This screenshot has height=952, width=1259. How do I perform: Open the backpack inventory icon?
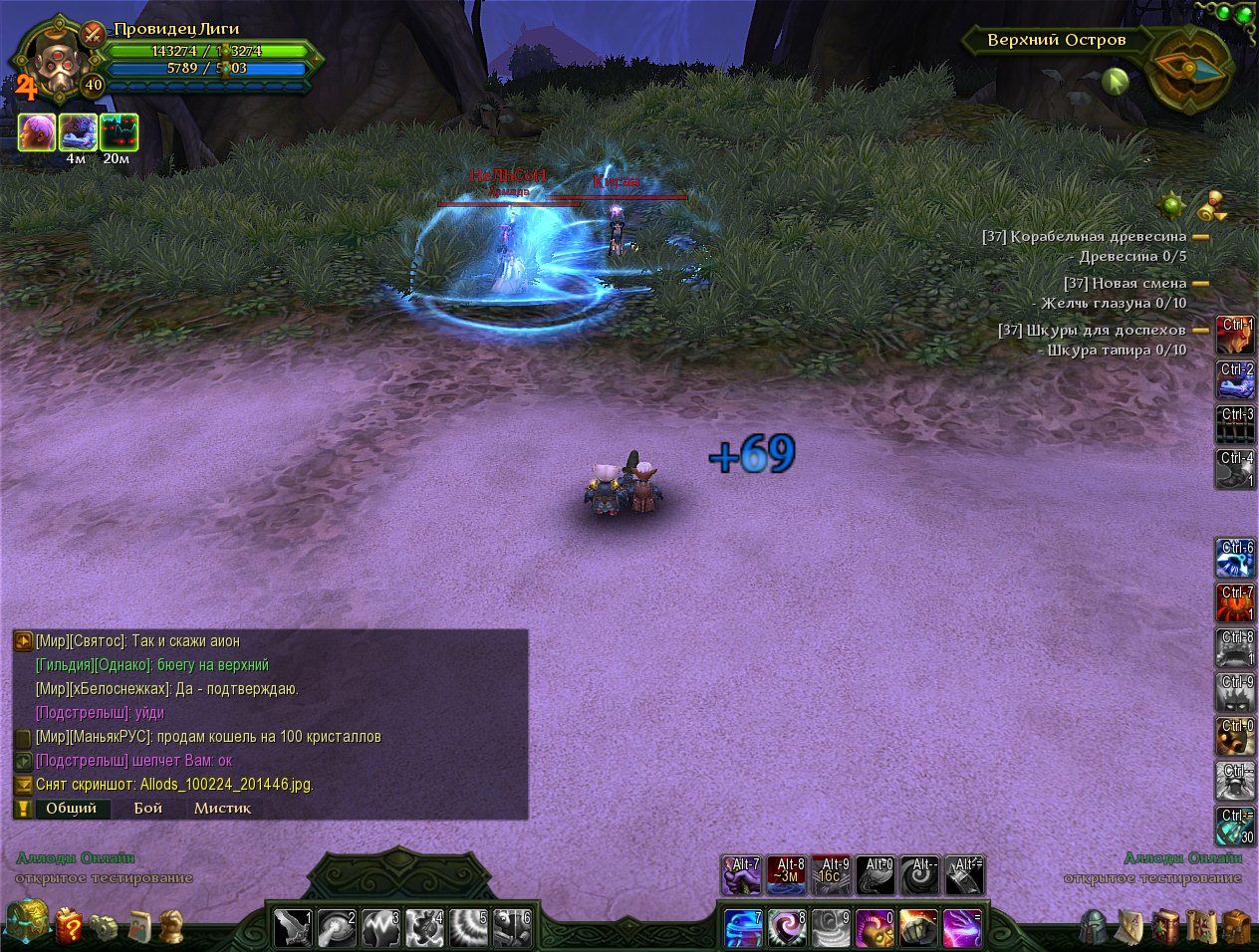click(x=1236, y=926)
